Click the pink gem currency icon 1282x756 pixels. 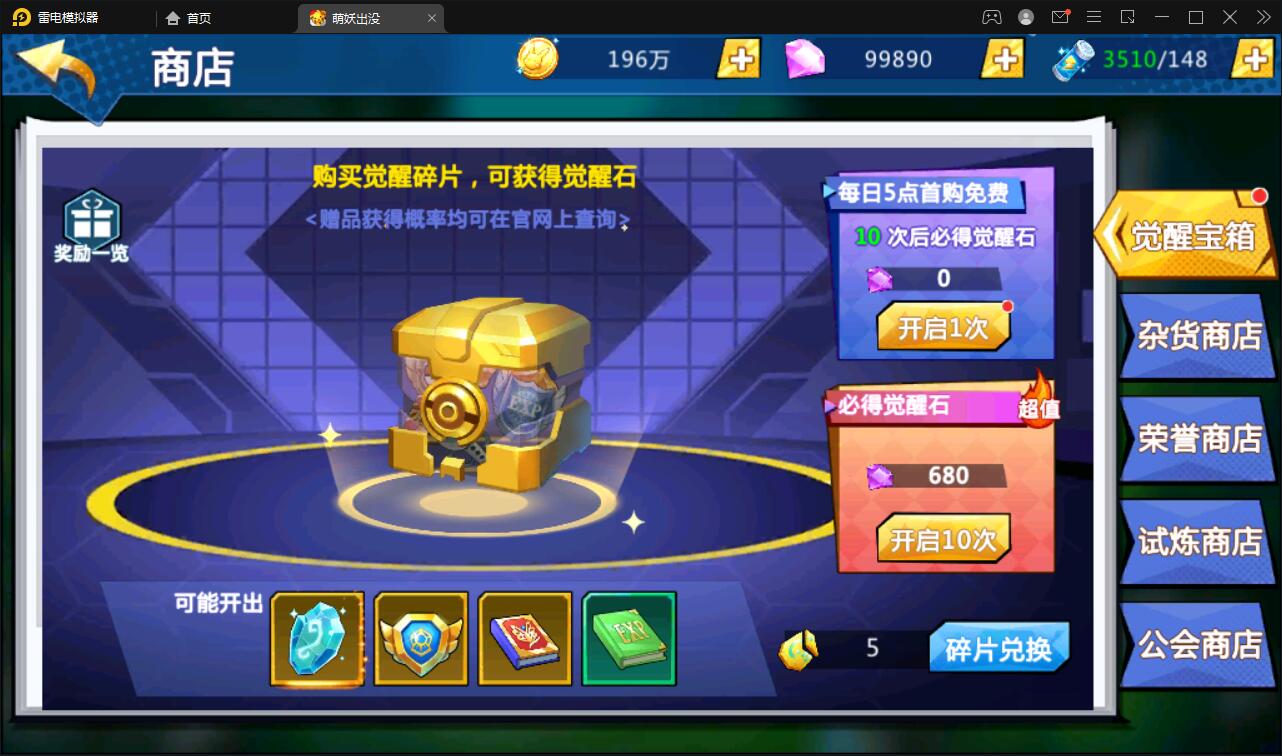point(806,59)
